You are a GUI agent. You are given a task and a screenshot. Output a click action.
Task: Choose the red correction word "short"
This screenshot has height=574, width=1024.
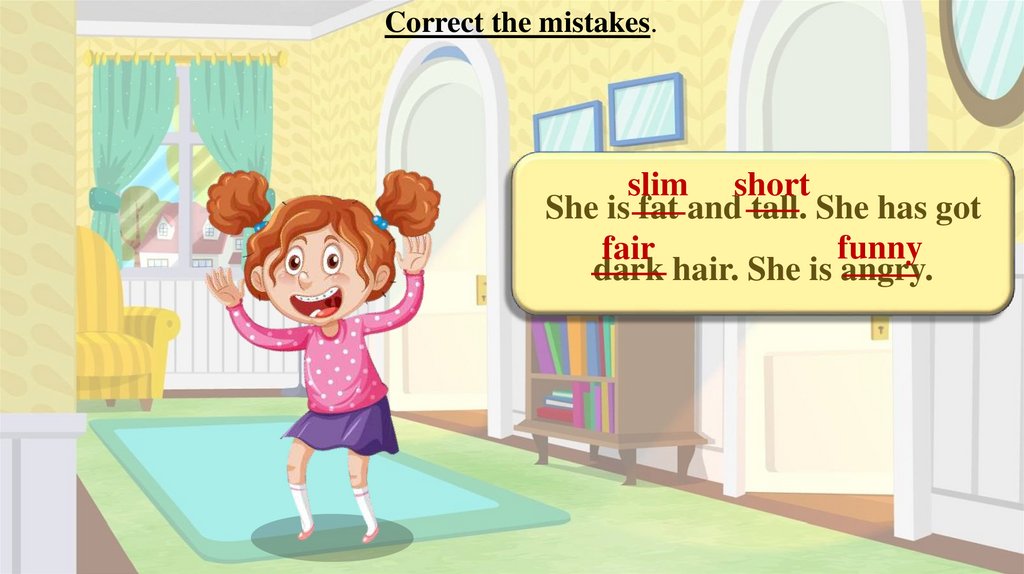point(771,185)
